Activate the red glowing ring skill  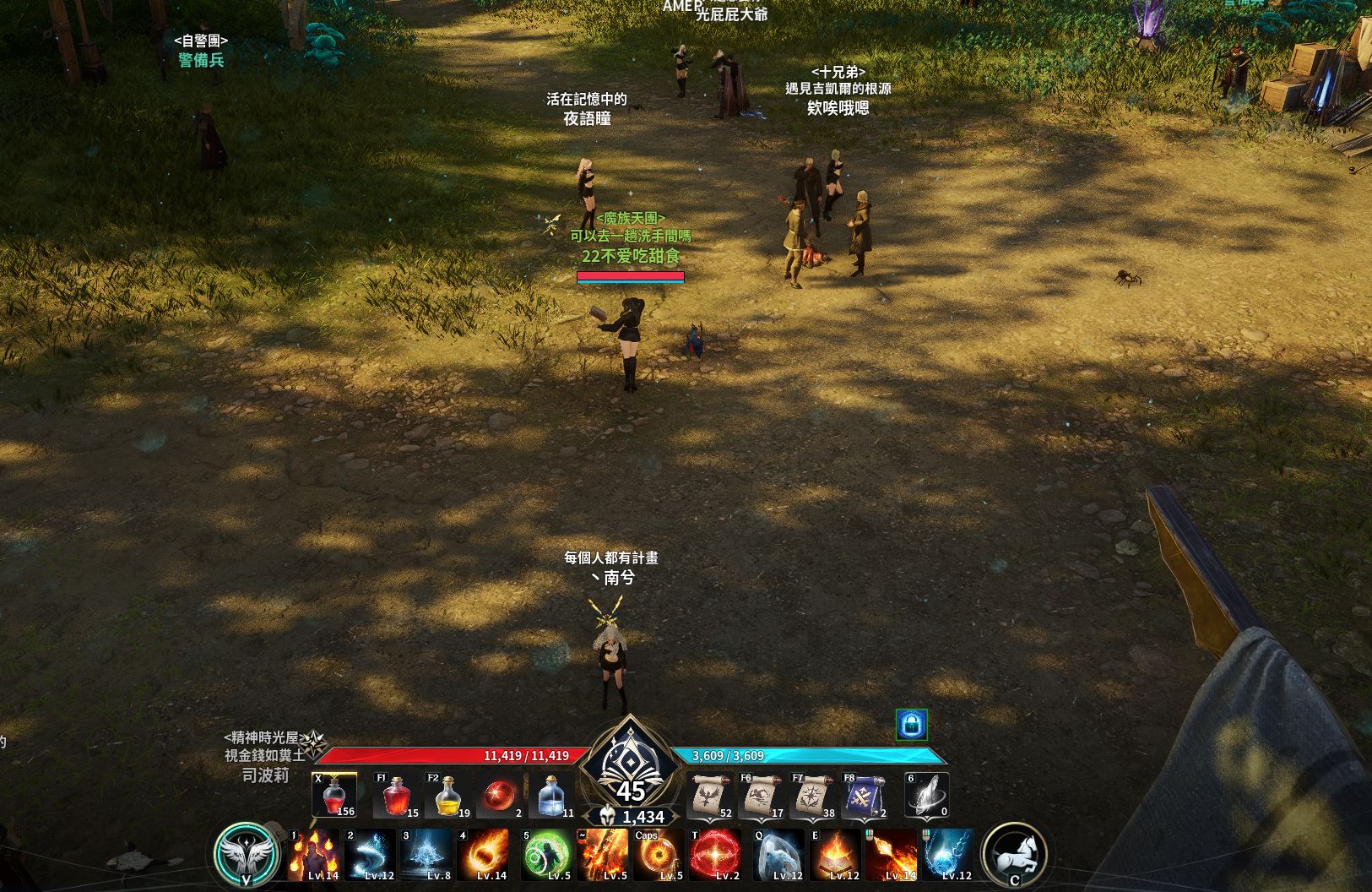click(x=716, y=854)
